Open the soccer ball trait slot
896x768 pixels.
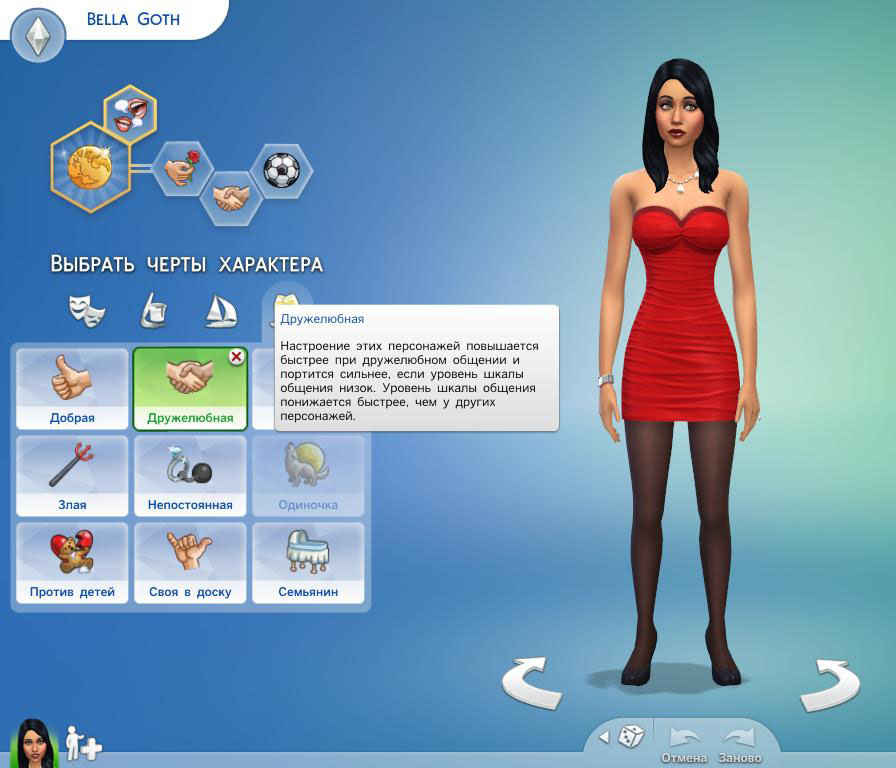[281, 170]
